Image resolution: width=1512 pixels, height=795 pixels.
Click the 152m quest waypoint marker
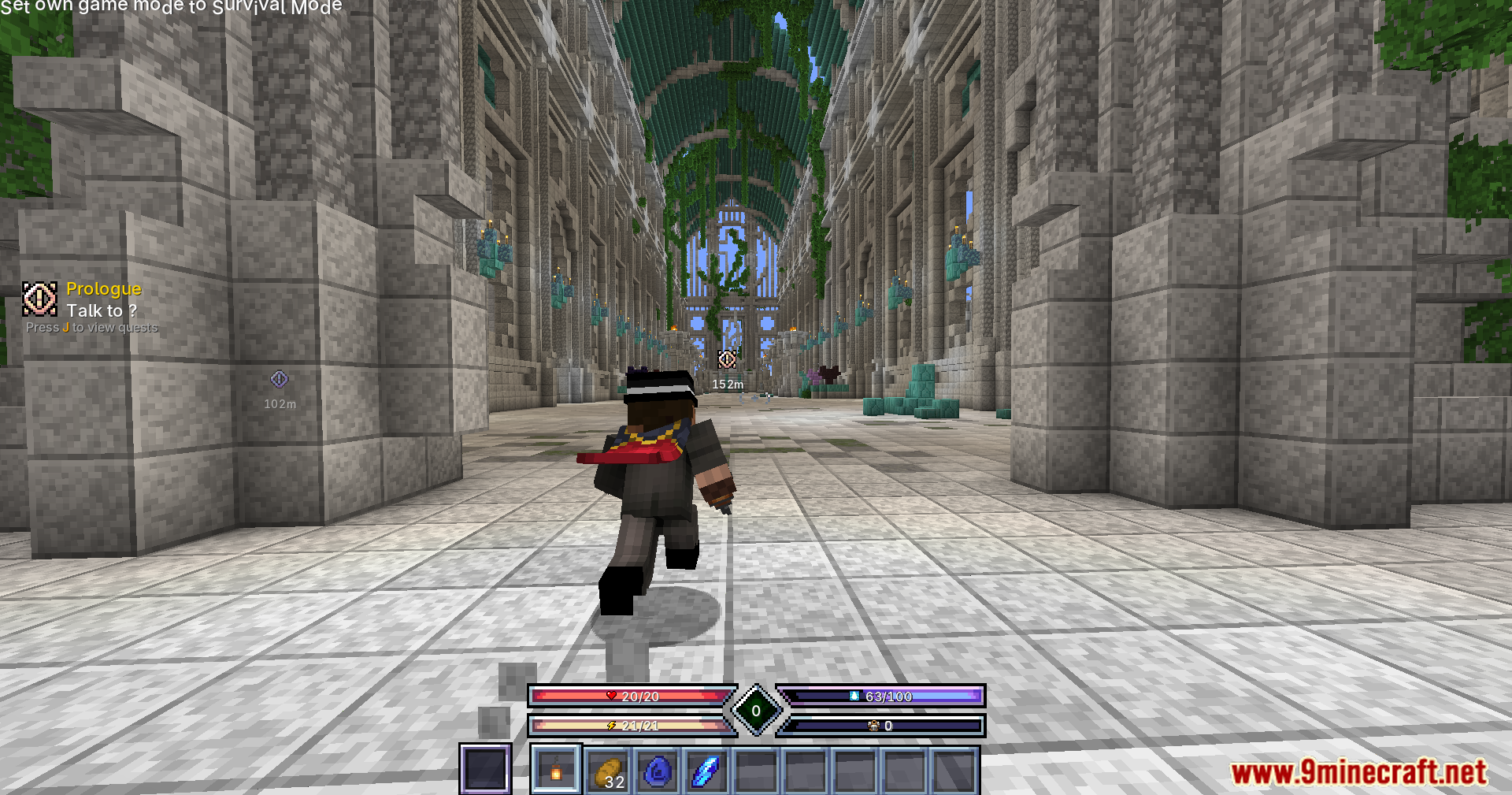click(727, 360)
